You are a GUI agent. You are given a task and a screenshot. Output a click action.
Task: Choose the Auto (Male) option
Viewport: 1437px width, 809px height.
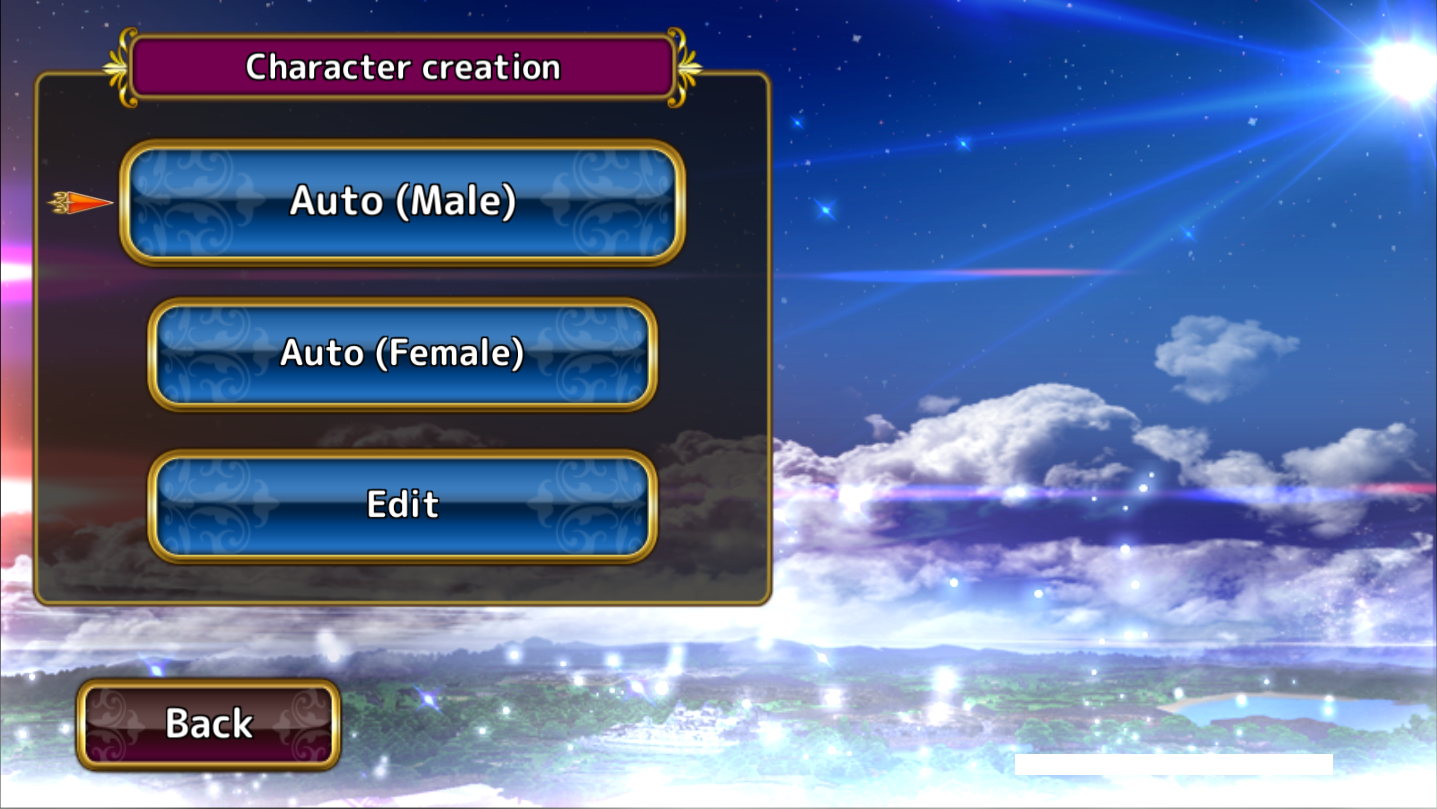(x=402, y=202)
